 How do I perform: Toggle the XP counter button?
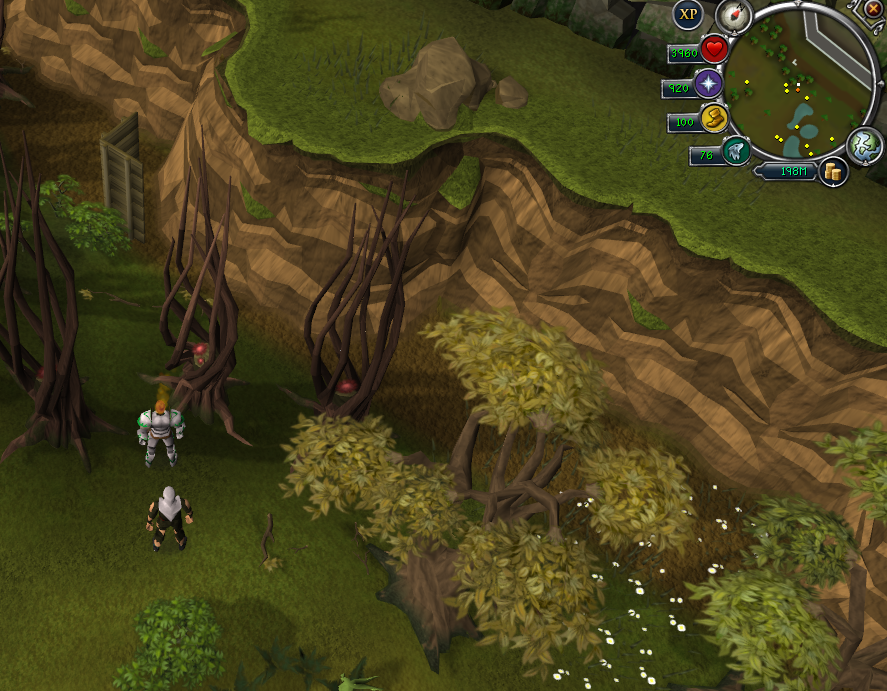tap(689, 14)
